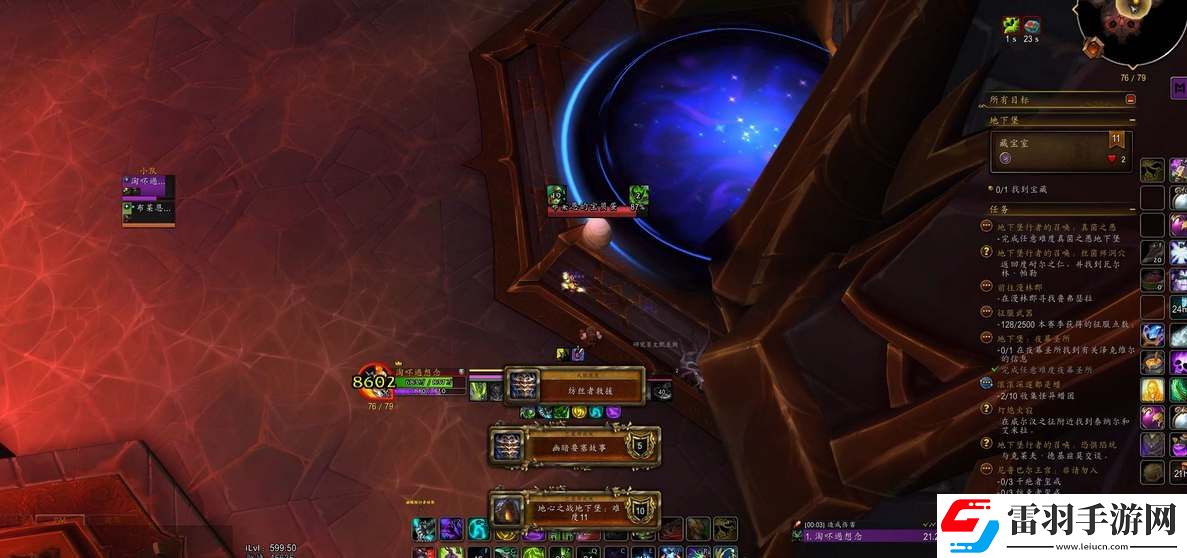Click the orange gem minimap button
Image resolution: width=1187 pixels, height=558 pixels.
pyautogui.click(x=1093, y=46)
